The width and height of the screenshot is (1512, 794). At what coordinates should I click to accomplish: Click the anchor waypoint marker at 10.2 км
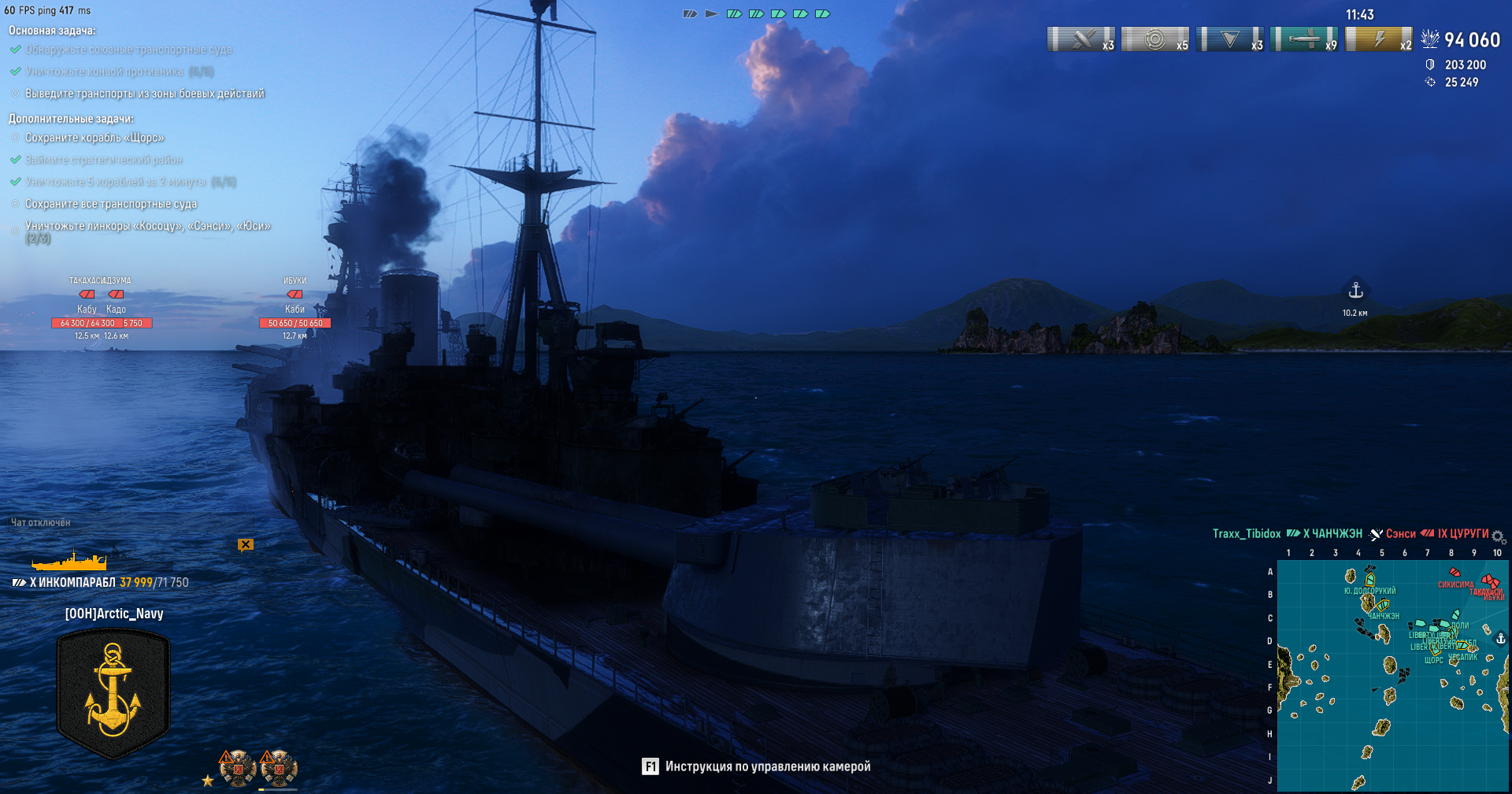1355,291
